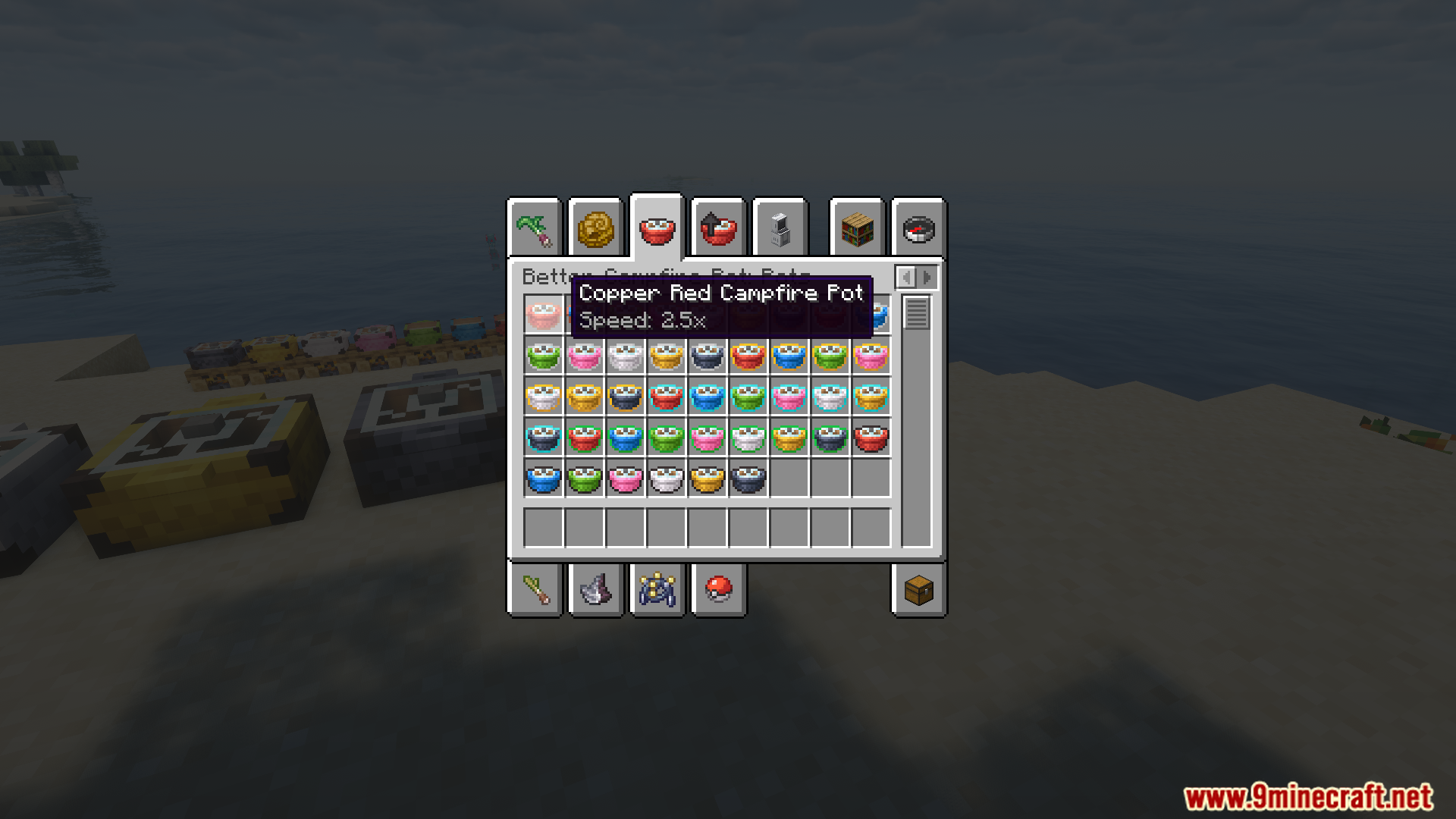The height and width of the screenshot is (819, 1456).
Task: Click the left page-back arrow
Action: [907, 277]
